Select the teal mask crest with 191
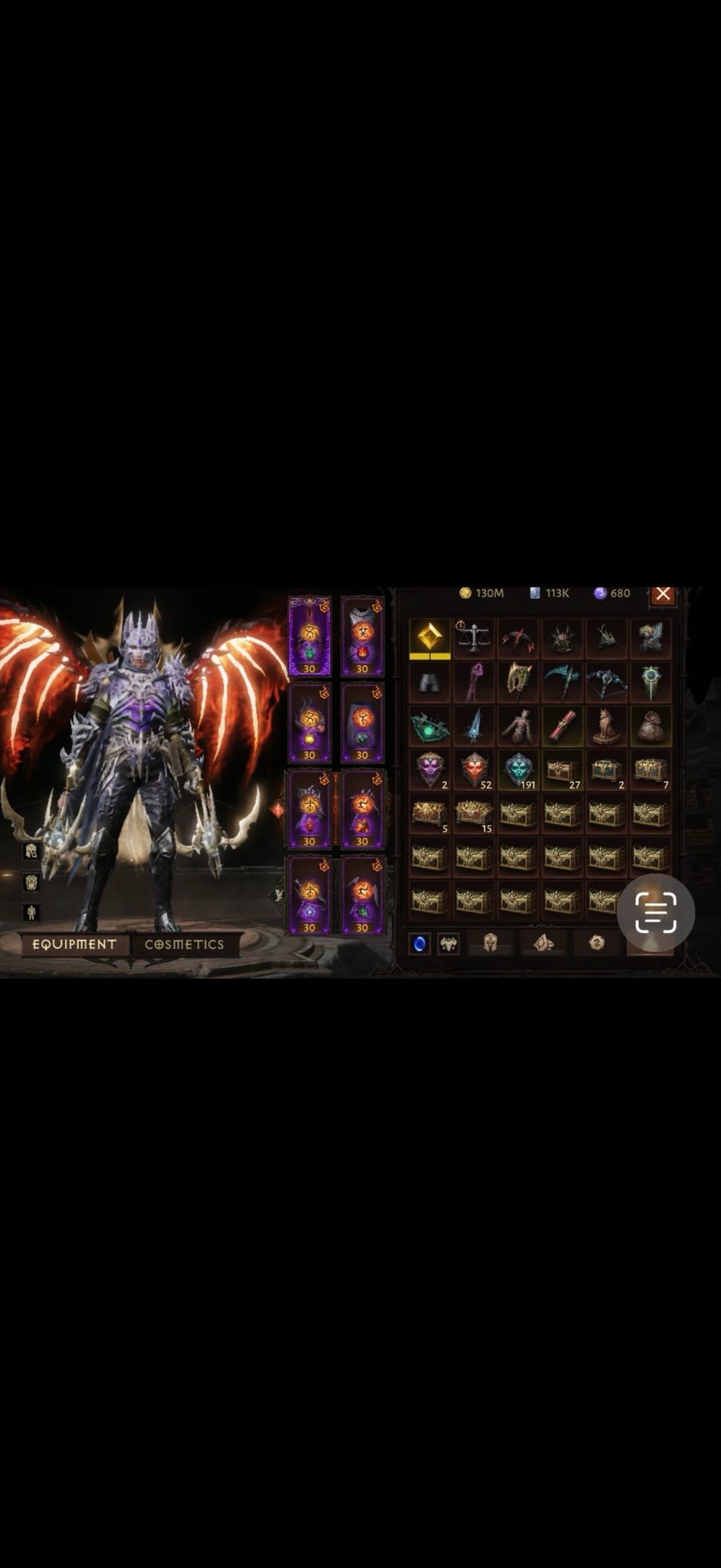The width and height of the screenshot is (721, 1568). coord(518,770)
